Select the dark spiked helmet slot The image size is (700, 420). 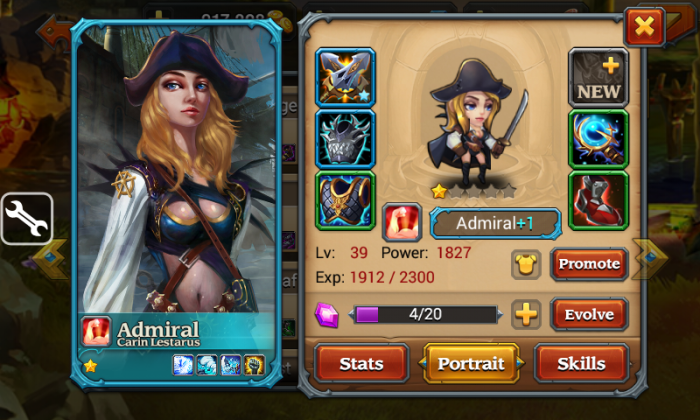(x=345, y=138)
